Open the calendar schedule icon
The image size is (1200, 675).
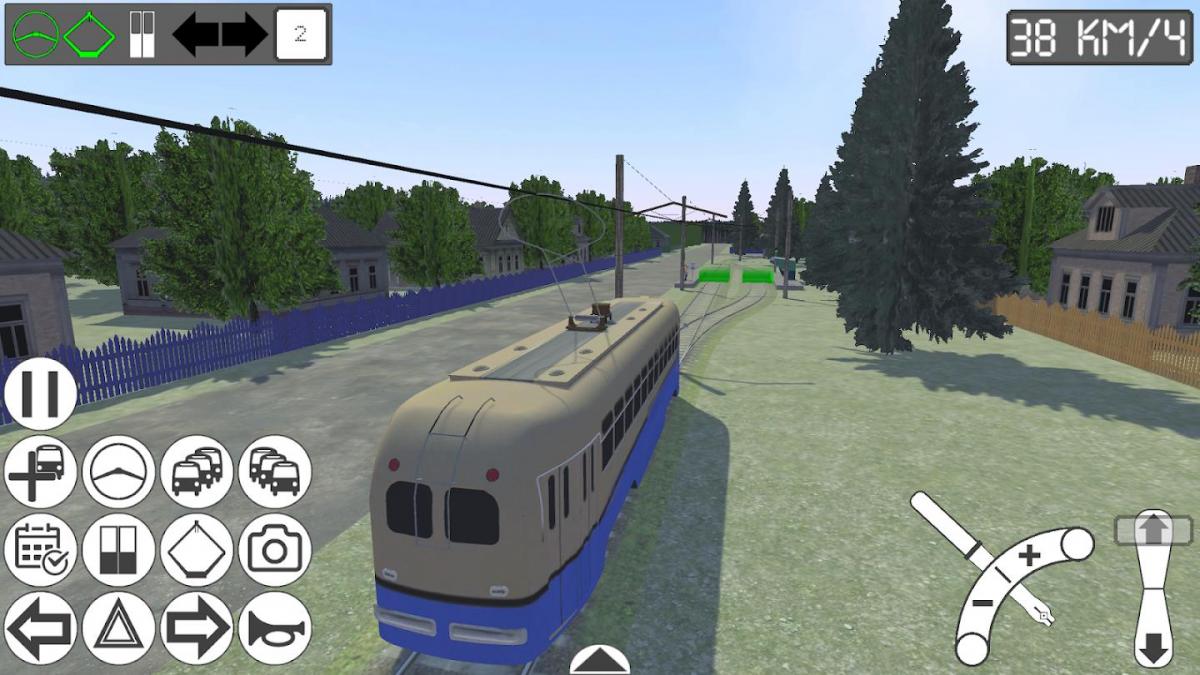tap(40, 549)
